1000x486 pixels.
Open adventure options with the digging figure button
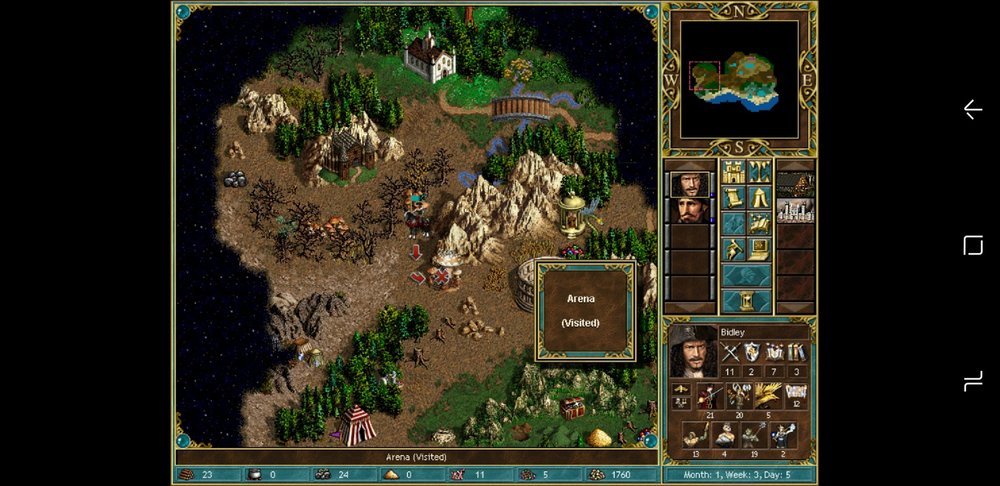click(733, 248)
